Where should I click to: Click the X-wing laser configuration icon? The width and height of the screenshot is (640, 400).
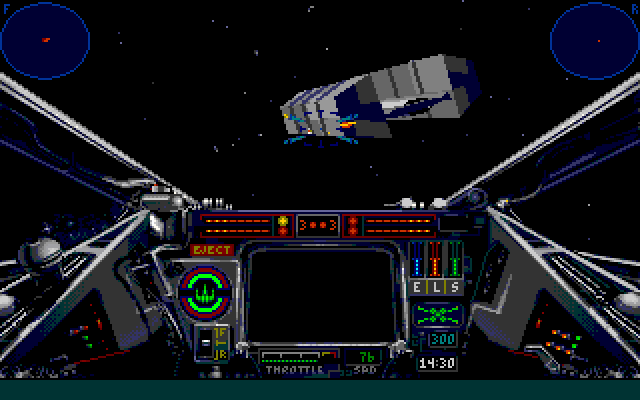[x=438, y=314]
